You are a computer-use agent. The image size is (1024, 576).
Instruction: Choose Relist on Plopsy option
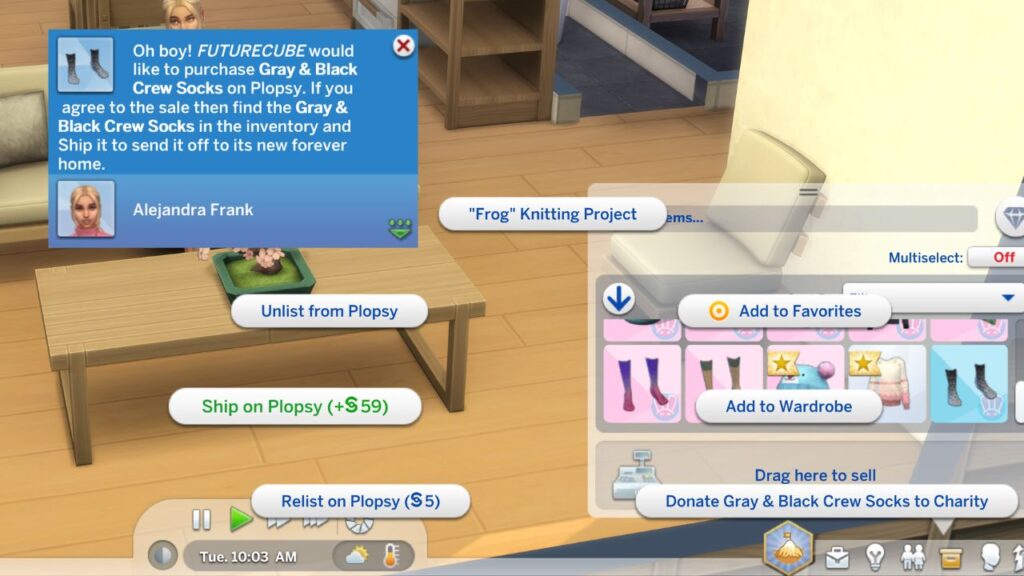[x=360, y=501]
